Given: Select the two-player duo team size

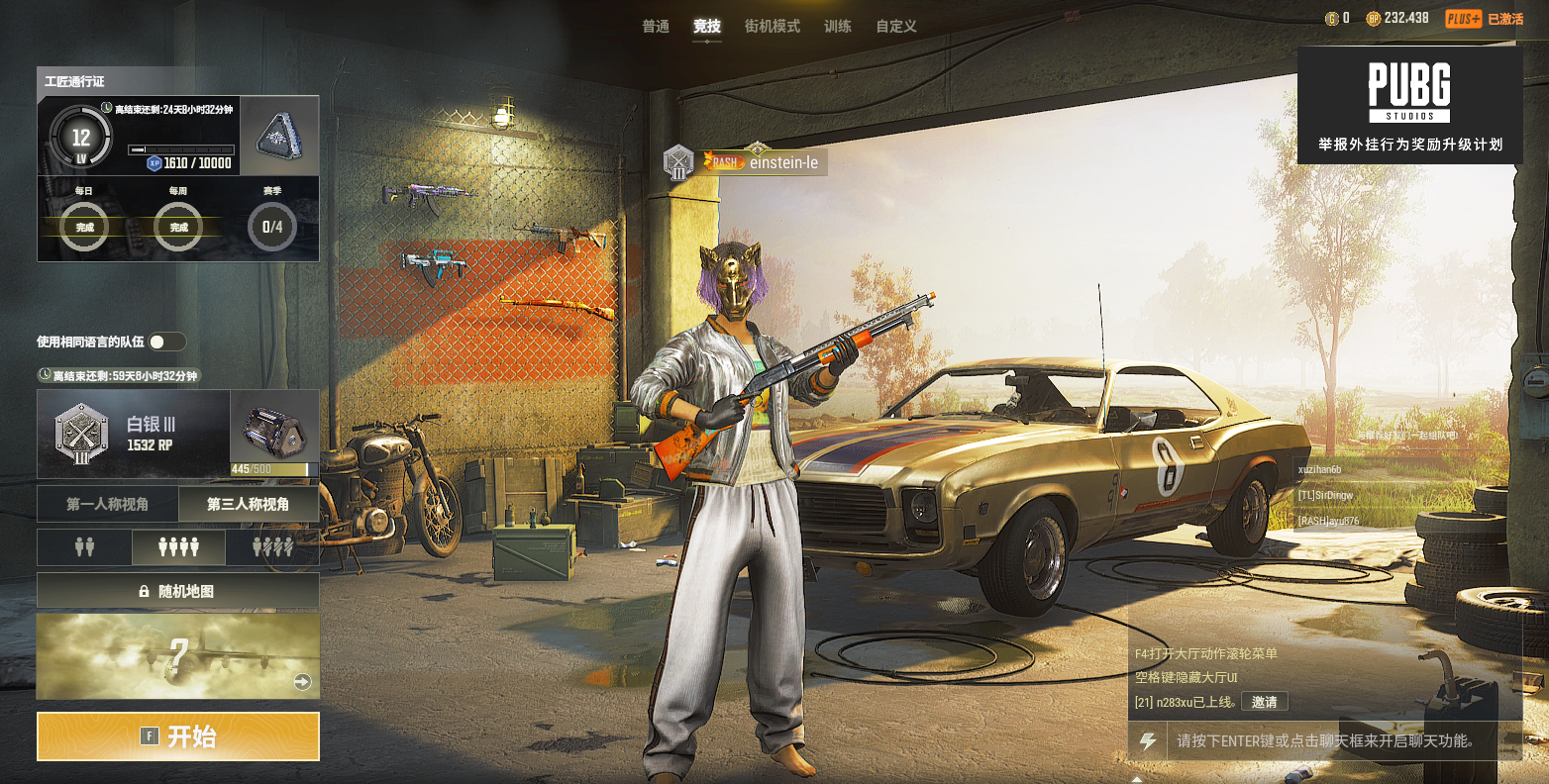Looking at the screenshot, I should 84,546.
